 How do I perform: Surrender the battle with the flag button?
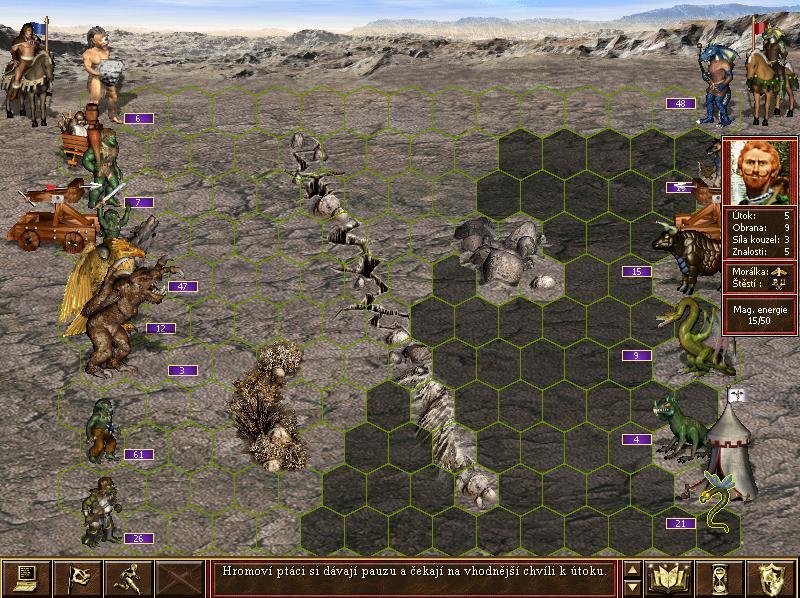(x=78, y=576)
